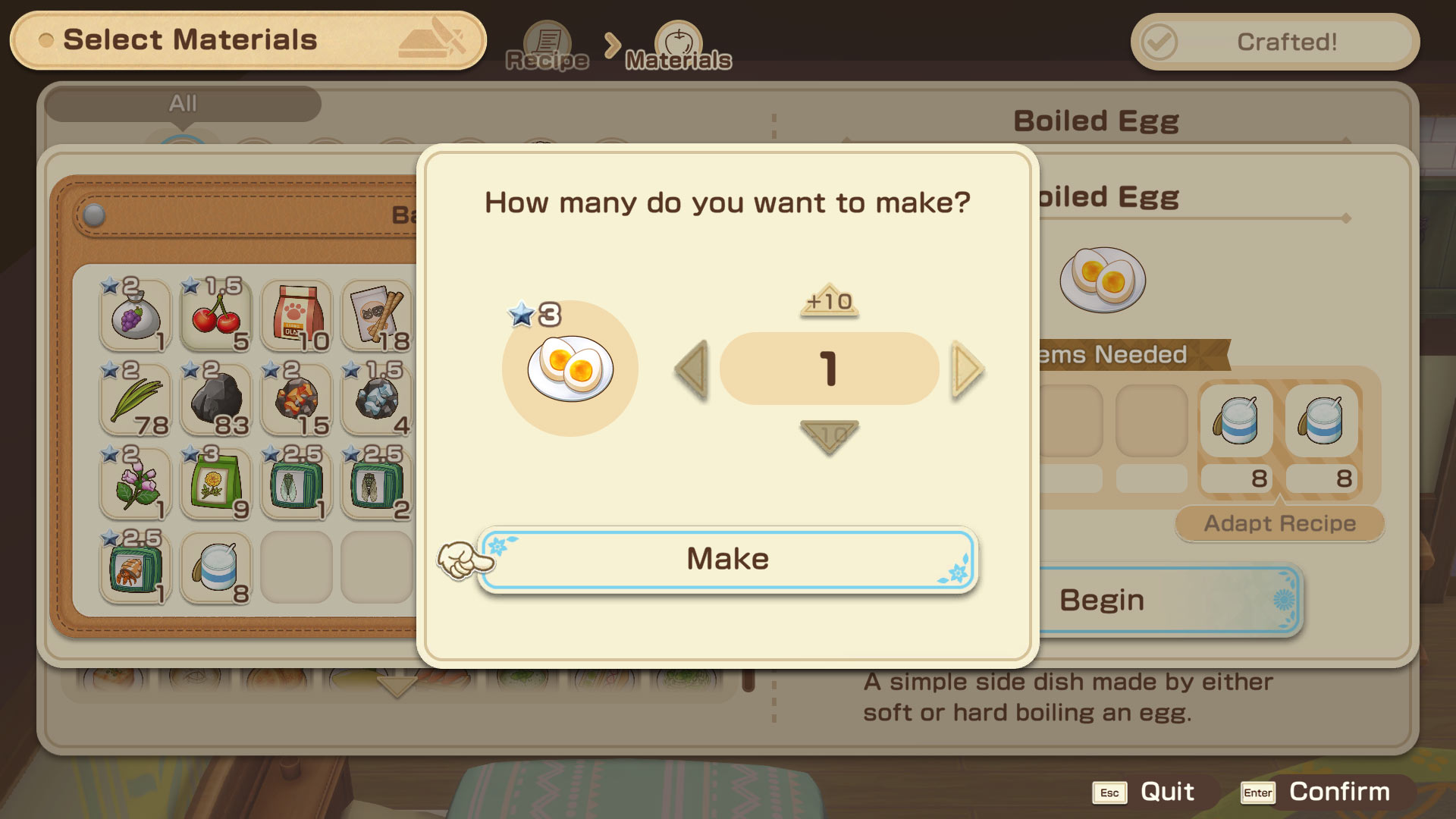This screenshot has width=1456, height=819.
Task: Increase quantity with the right arrow
Action: pos(967,369)
